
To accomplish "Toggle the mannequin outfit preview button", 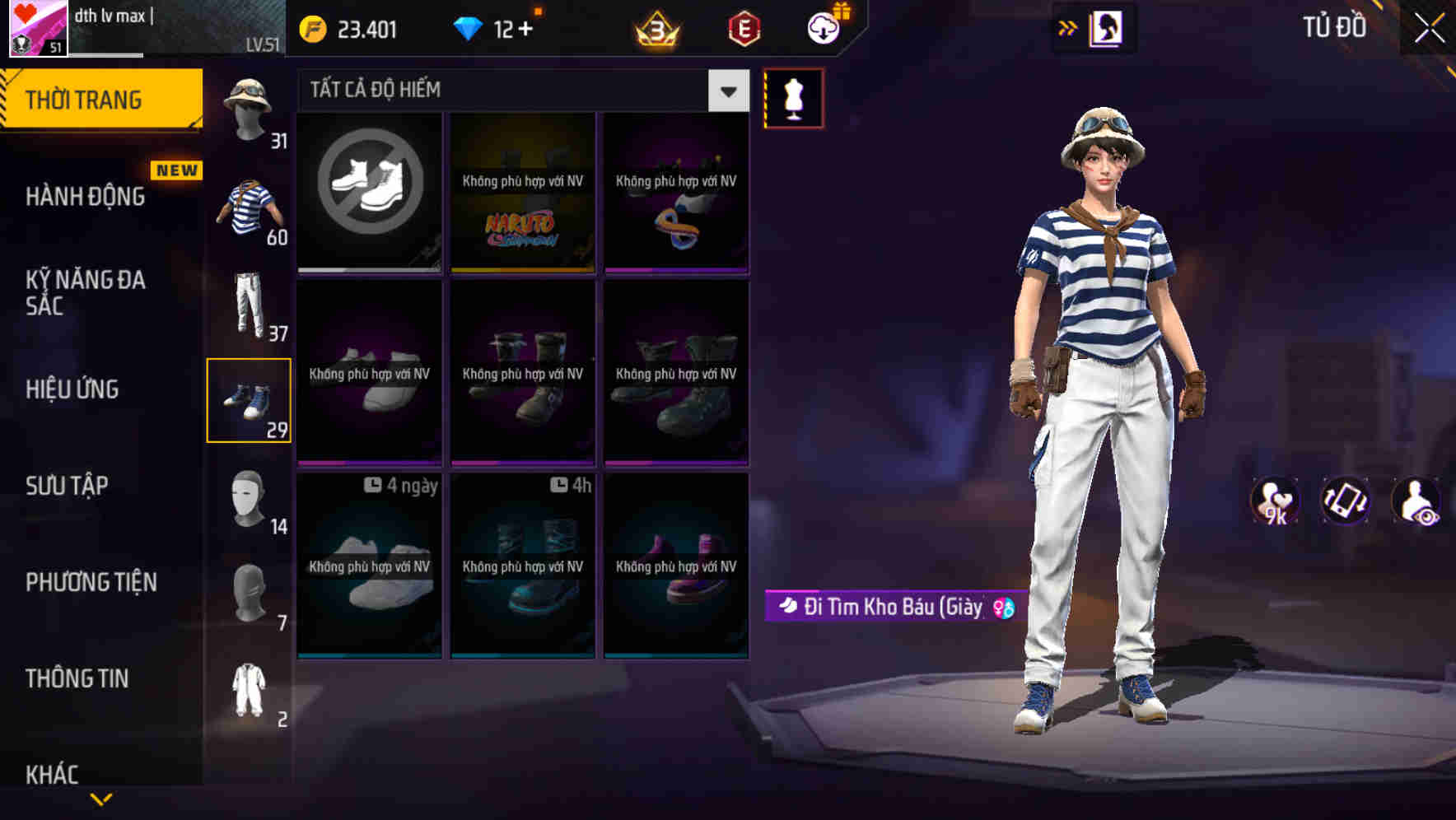I will click(794, 99).
